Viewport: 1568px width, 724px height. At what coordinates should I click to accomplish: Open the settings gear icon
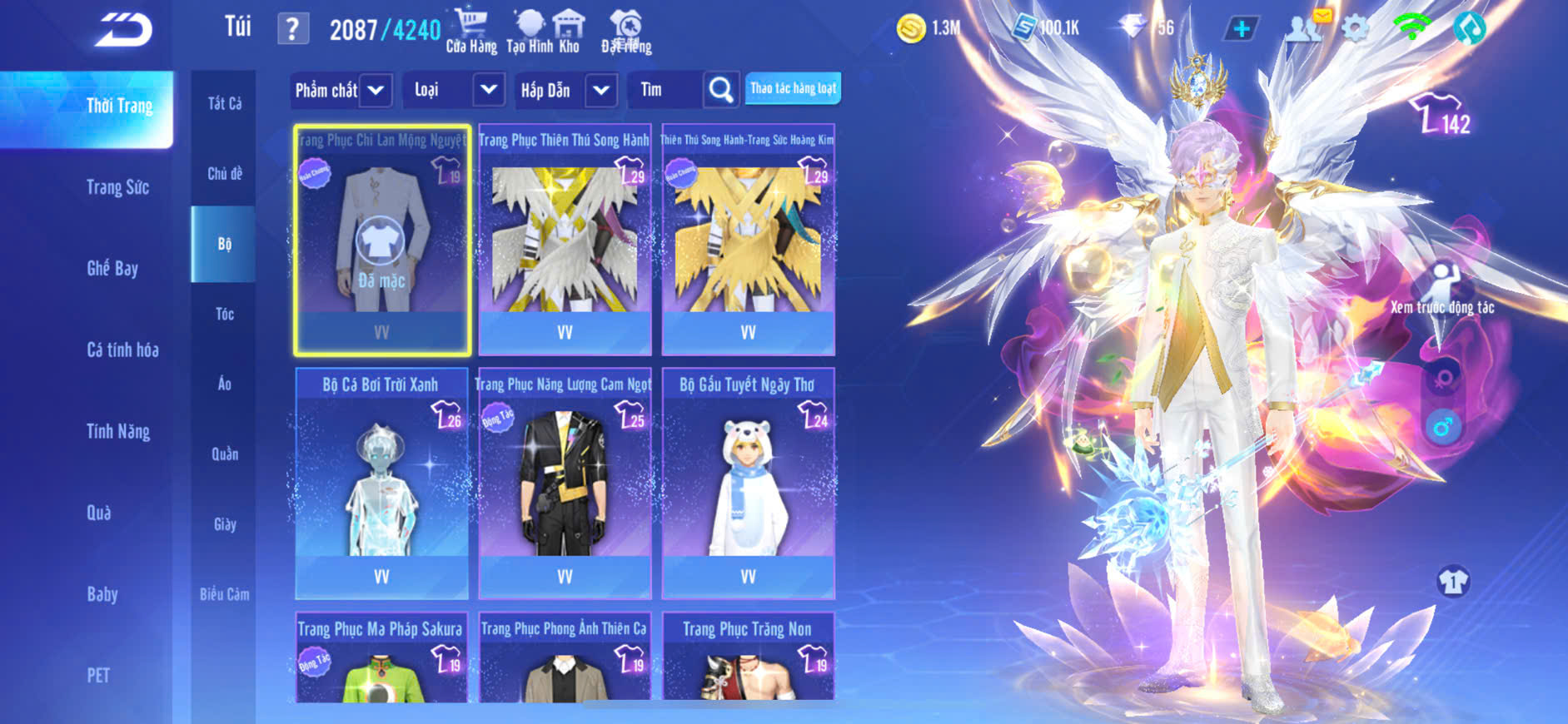click(x=1355, y=29)
